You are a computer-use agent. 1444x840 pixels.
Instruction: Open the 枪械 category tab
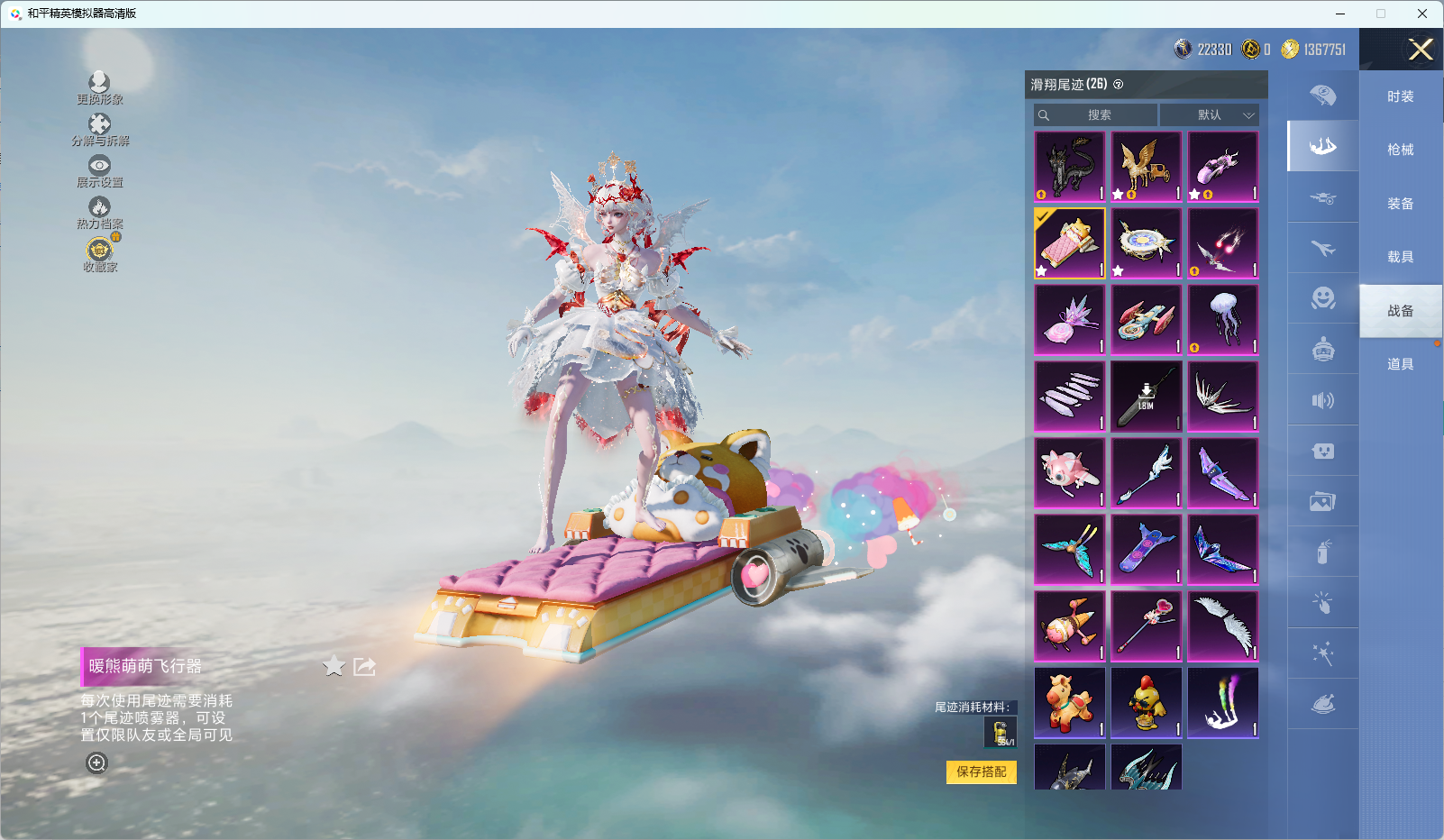coord(1400,150)
